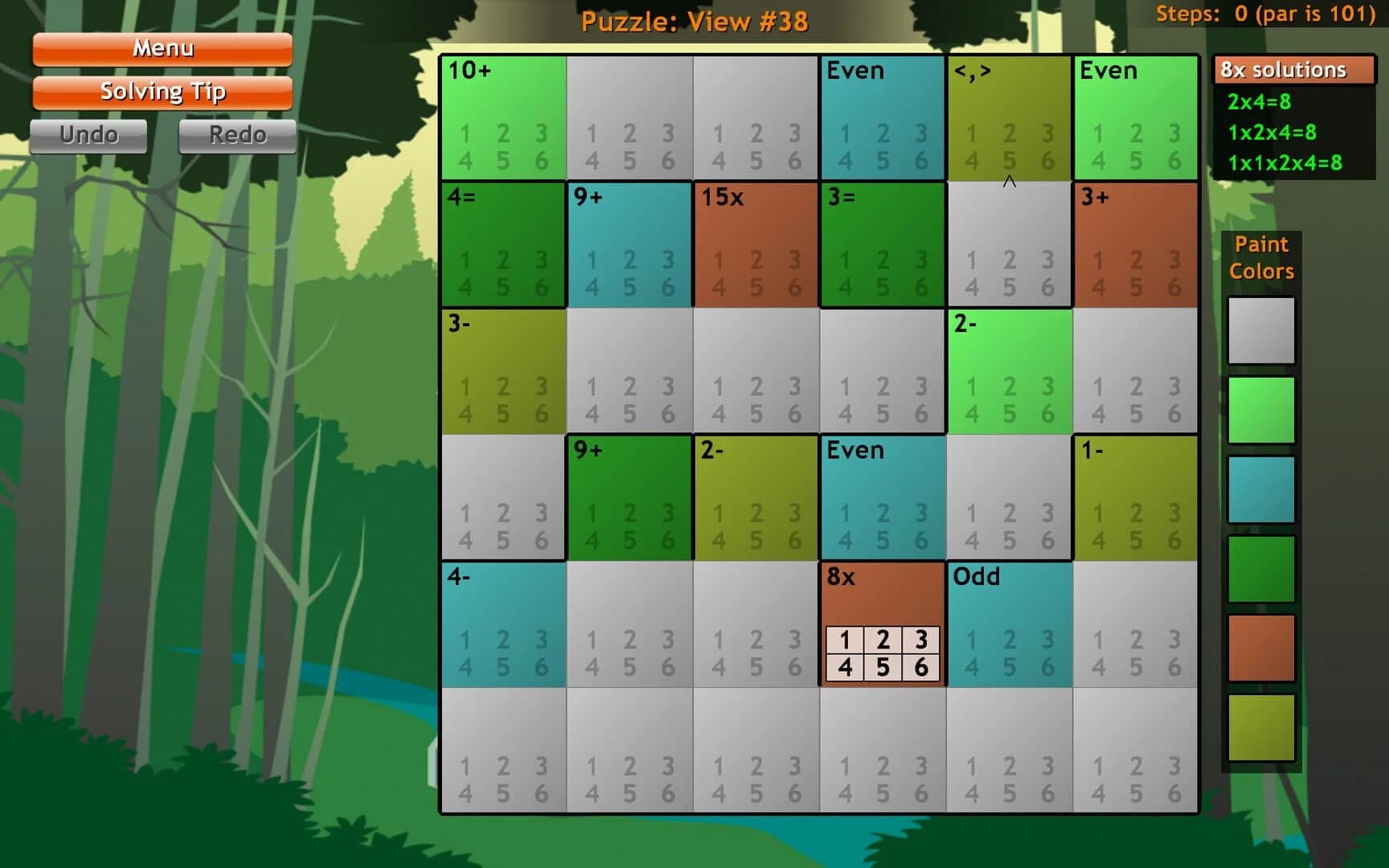
Task: Click the 8x solutions panel header
Action: [x=1284, y=70]
